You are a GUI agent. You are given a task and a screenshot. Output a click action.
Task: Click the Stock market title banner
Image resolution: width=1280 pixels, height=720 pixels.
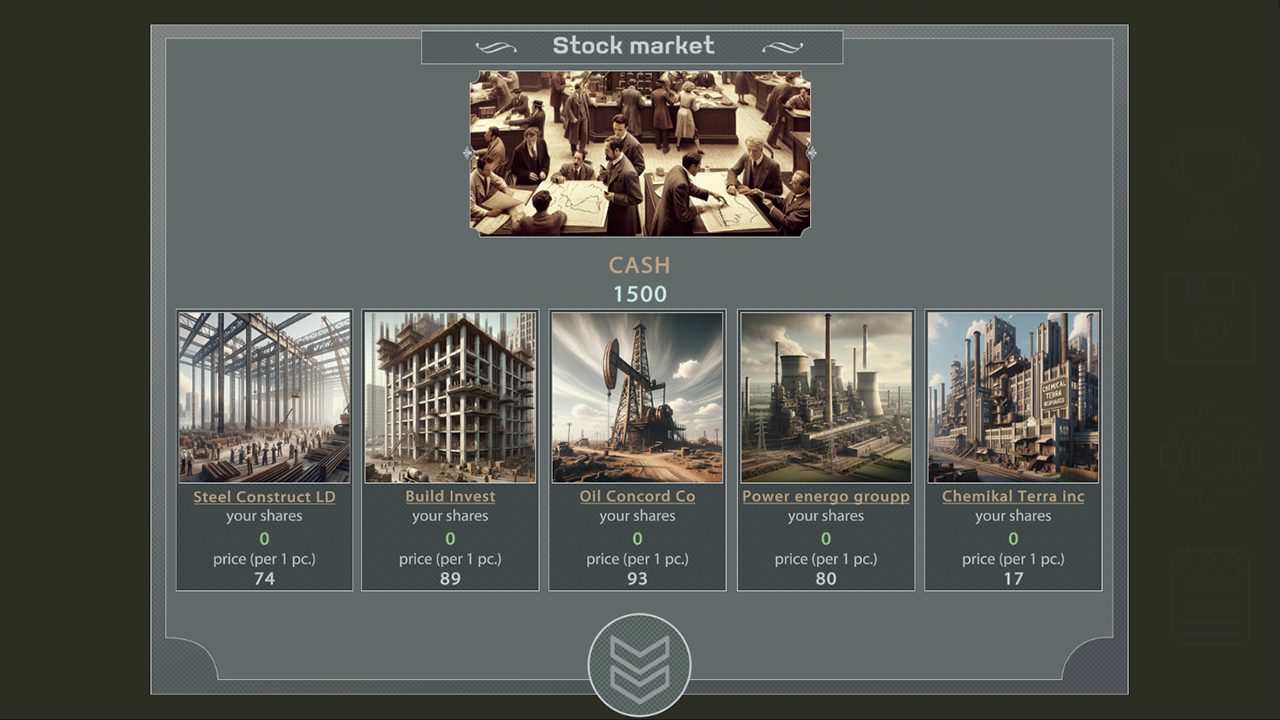pyautogui.click(x=634, y=45)
